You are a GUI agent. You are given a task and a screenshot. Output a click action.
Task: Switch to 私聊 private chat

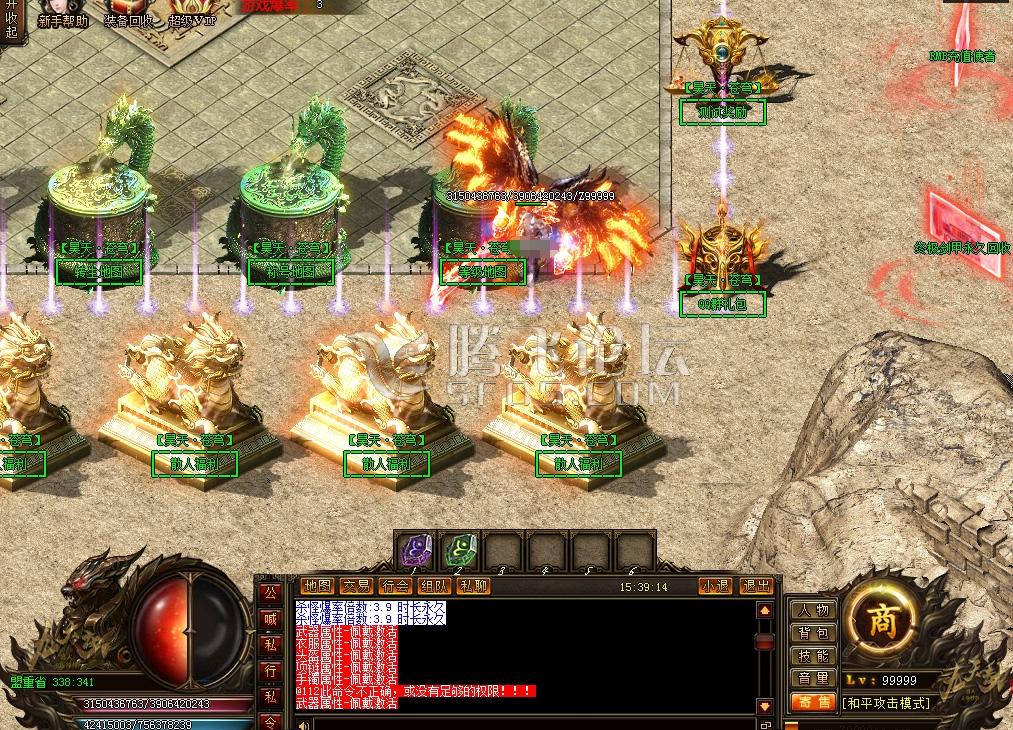pos(473,586)
